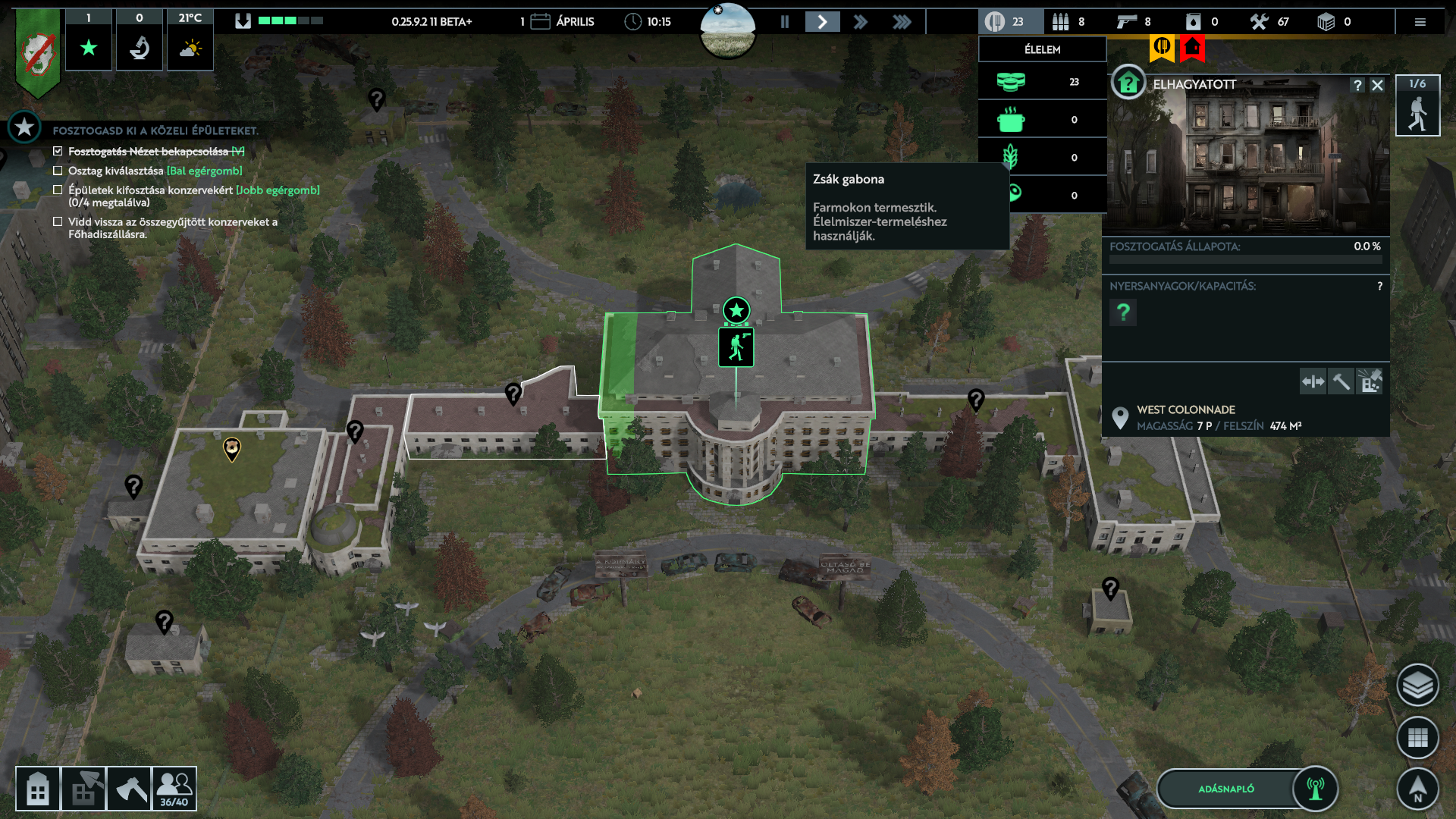Open the construction trowel toolbar button

pyautogui.click(x=83, y=789)
